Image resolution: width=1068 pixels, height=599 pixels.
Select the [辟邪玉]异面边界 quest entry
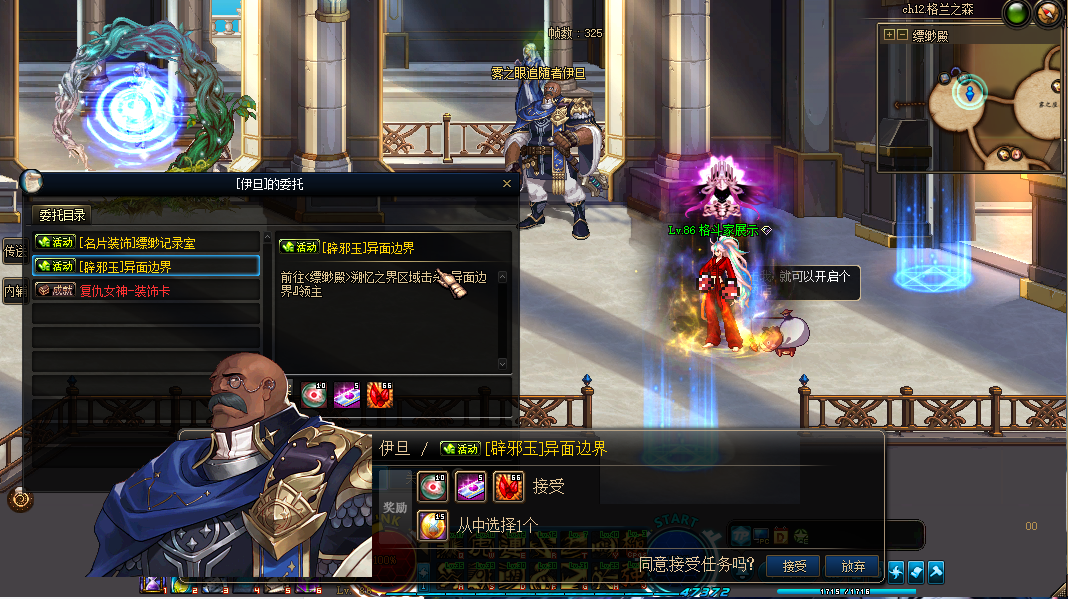[x=146, y=266]
